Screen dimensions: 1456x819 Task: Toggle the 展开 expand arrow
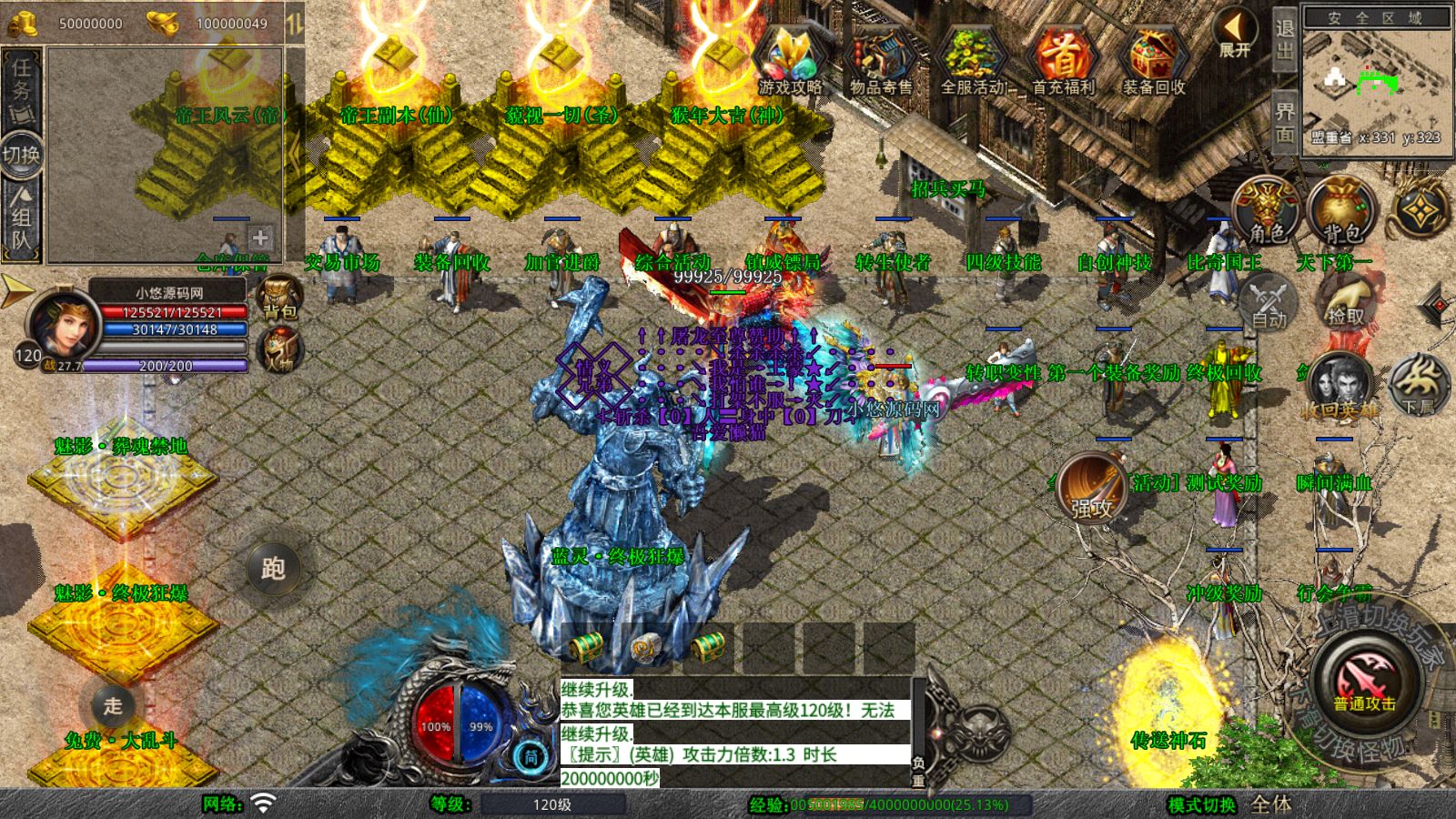(x=1235, y=35)
